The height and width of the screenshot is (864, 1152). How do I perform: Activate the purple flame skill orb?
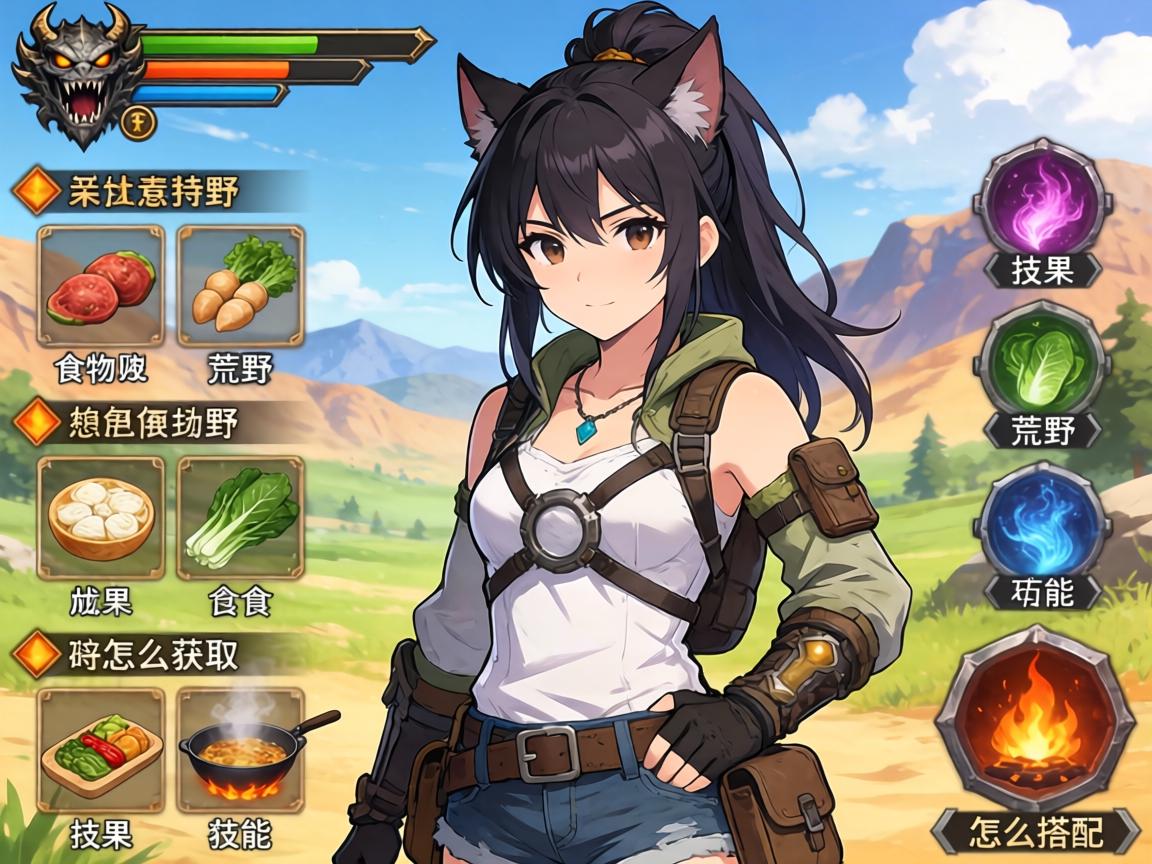click(1041, 201)
